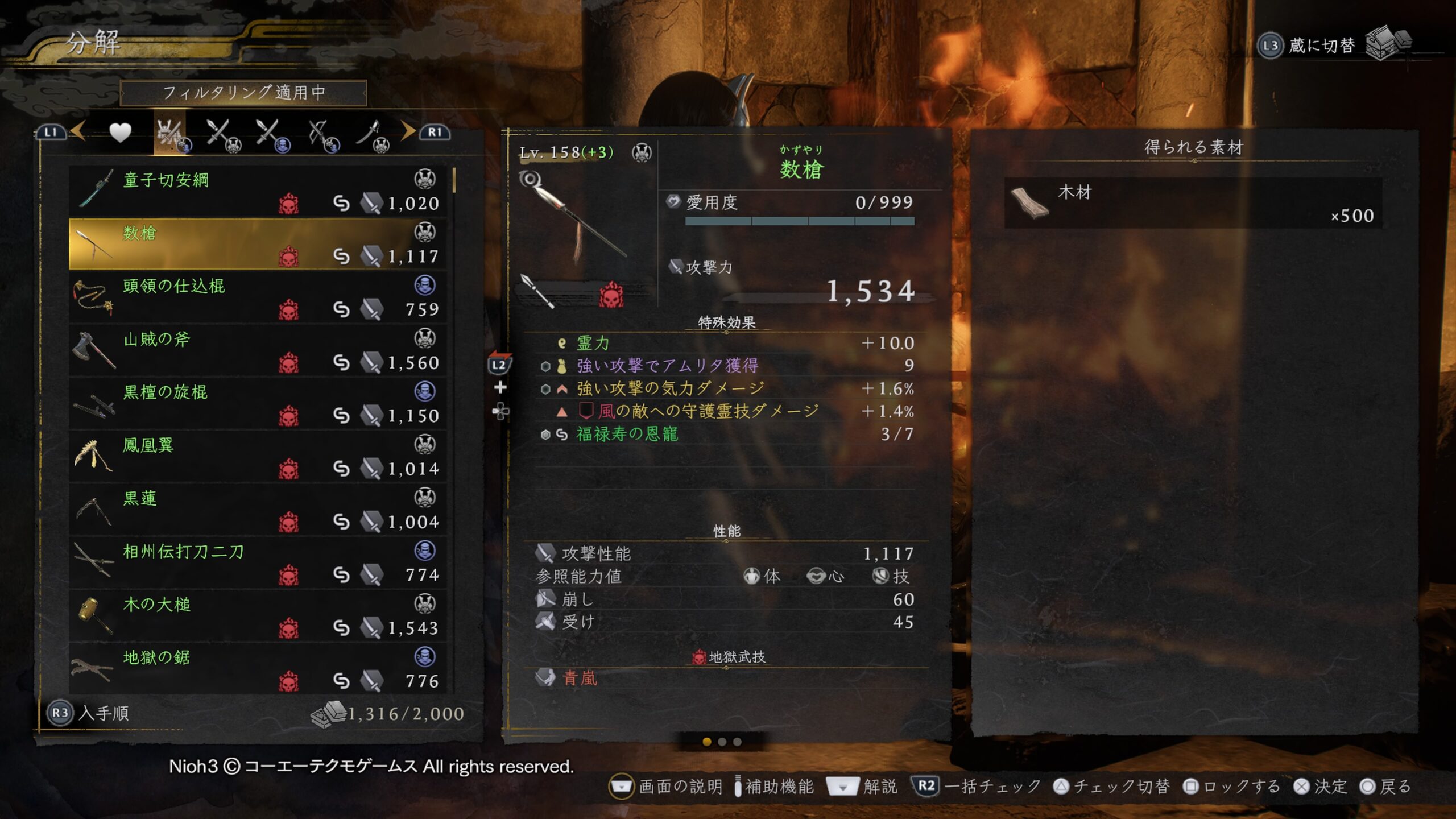Switch to the heart favorites tab
Screen dimensions: 1456x819
pos(120,133)
